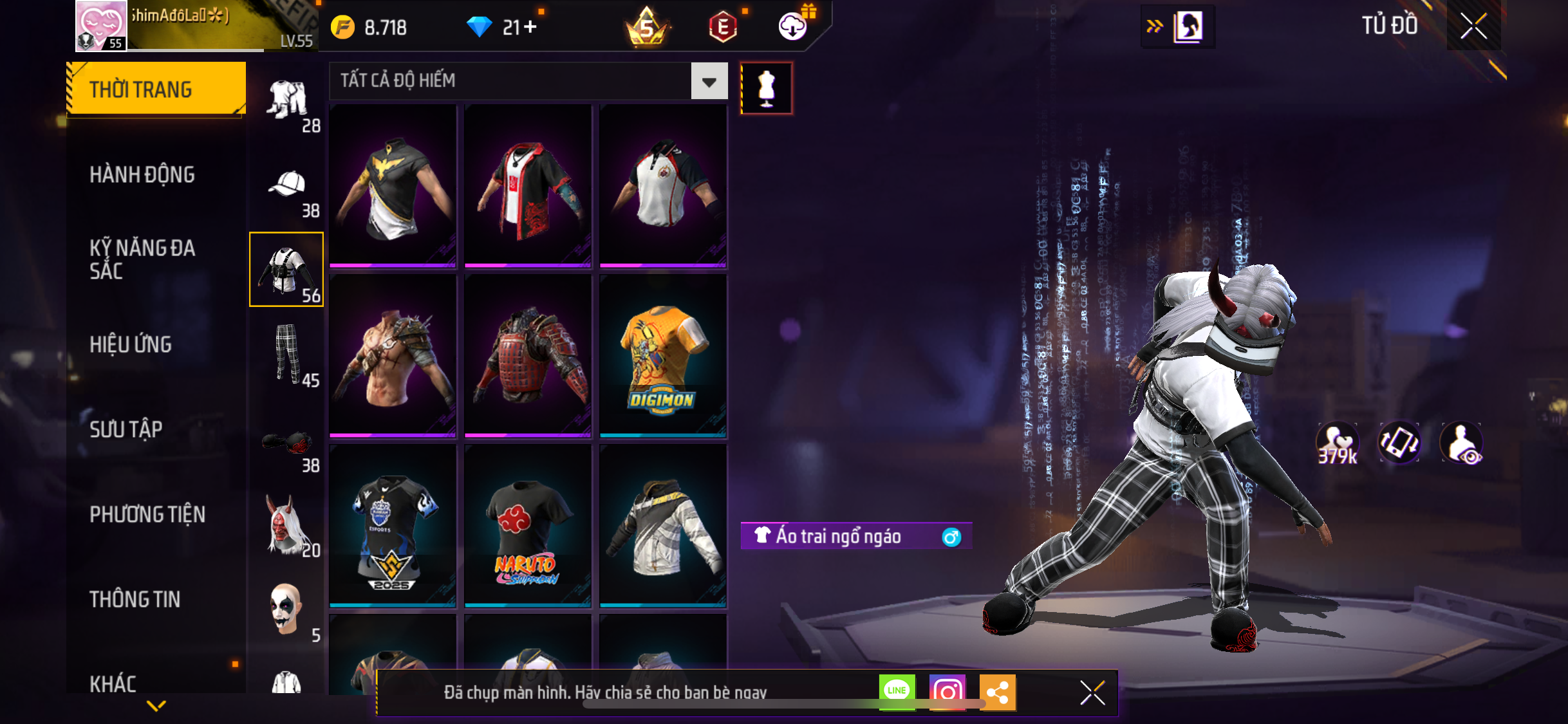Add diamonds using the plus icon
The width and height of the screenshot is (1568, 724).
pos(530,27)
